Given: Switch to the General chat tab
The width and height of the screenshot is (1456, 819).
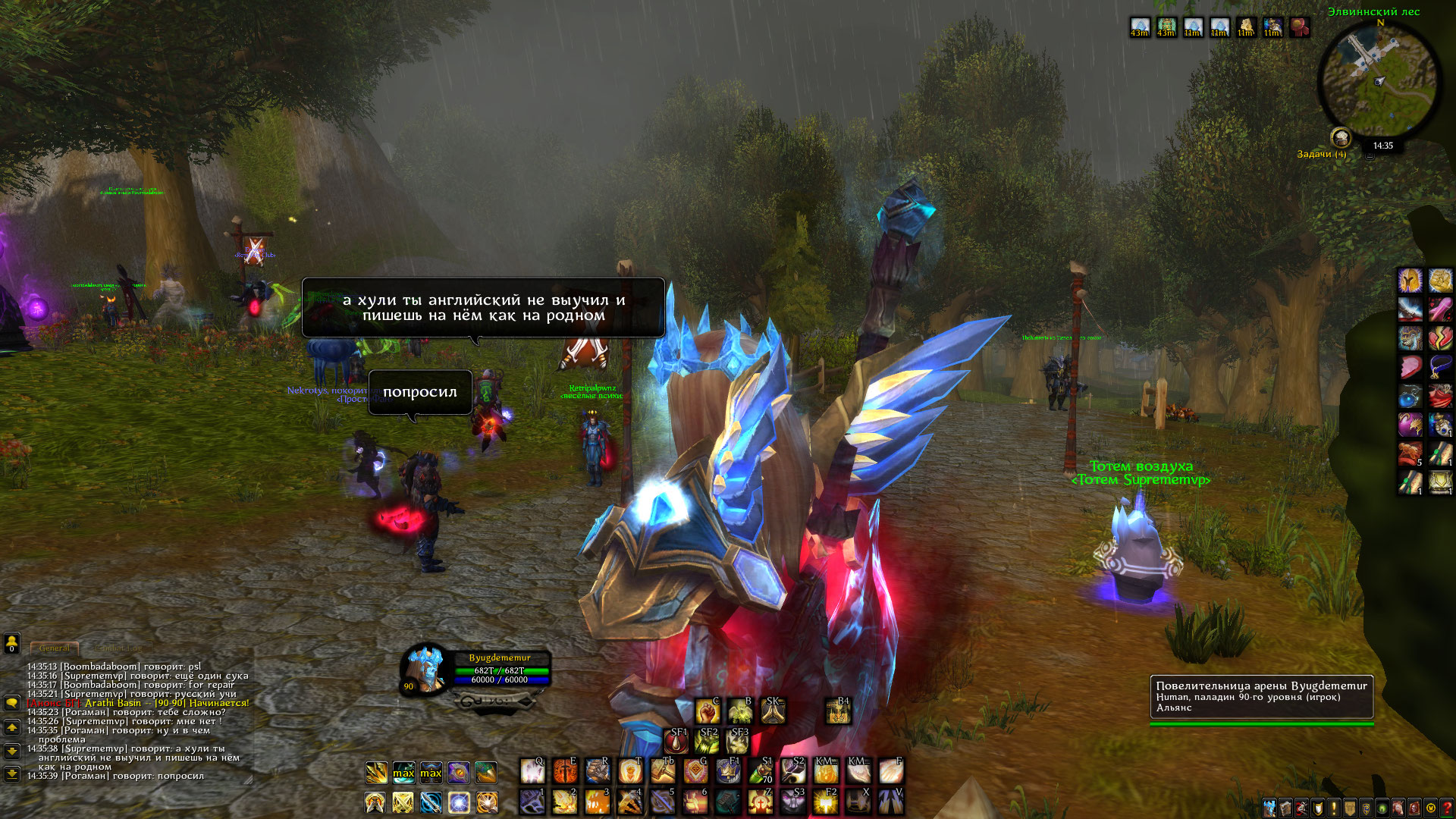Looking at the screenshot, I should [x=55, y=648].
